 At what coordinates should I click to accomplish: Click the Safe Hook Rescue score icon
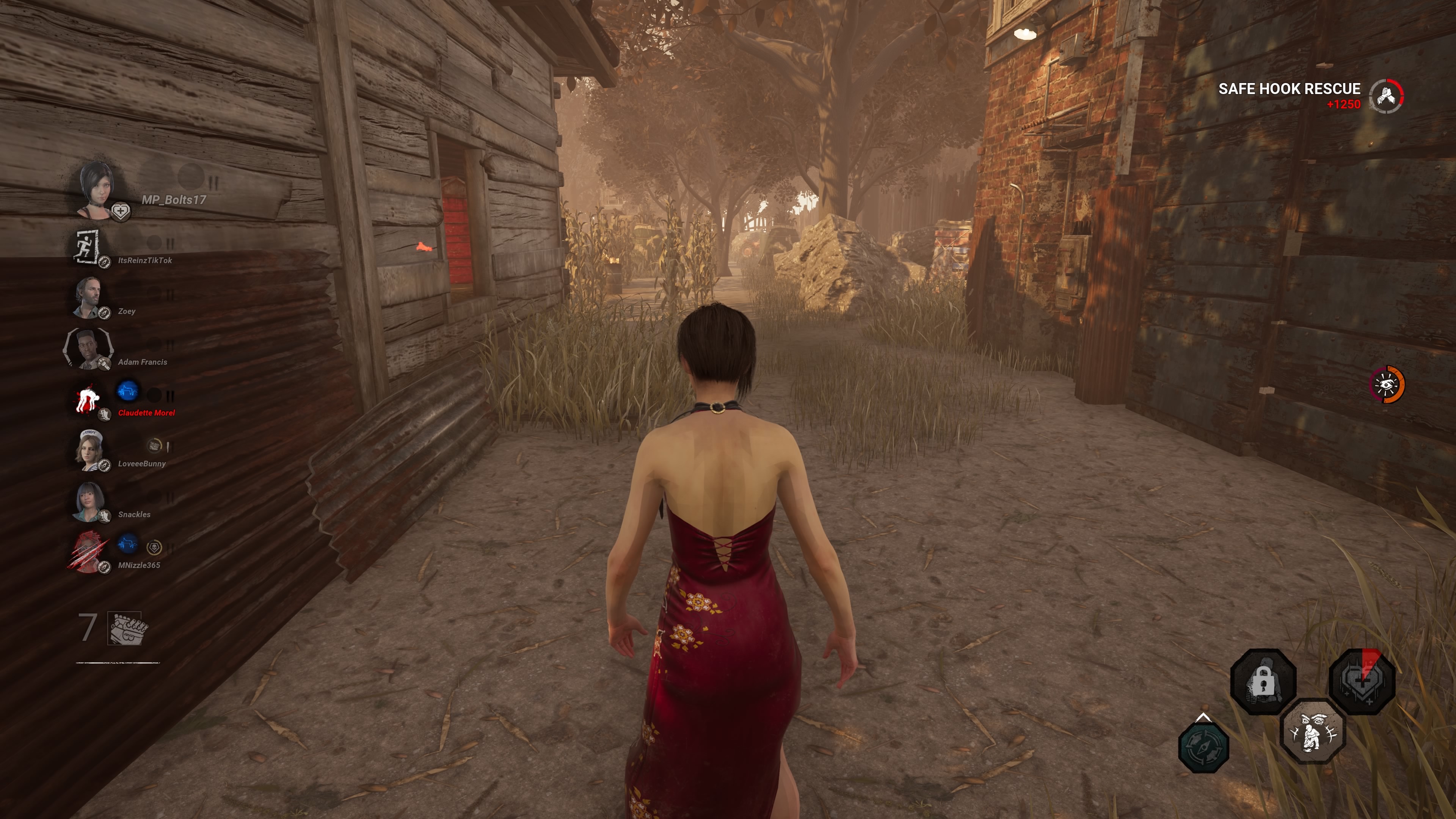point(1386,96)
